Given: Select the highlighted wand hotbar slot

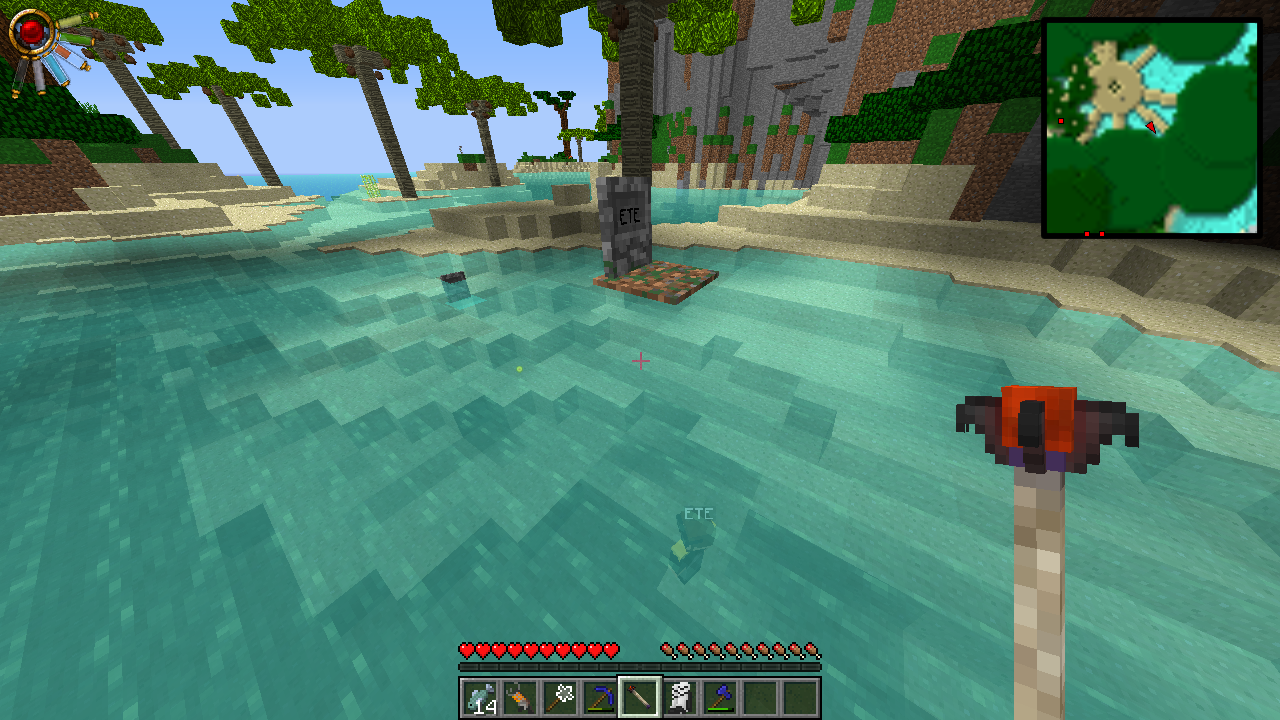Looking at the screenshot, I should 640,697.
